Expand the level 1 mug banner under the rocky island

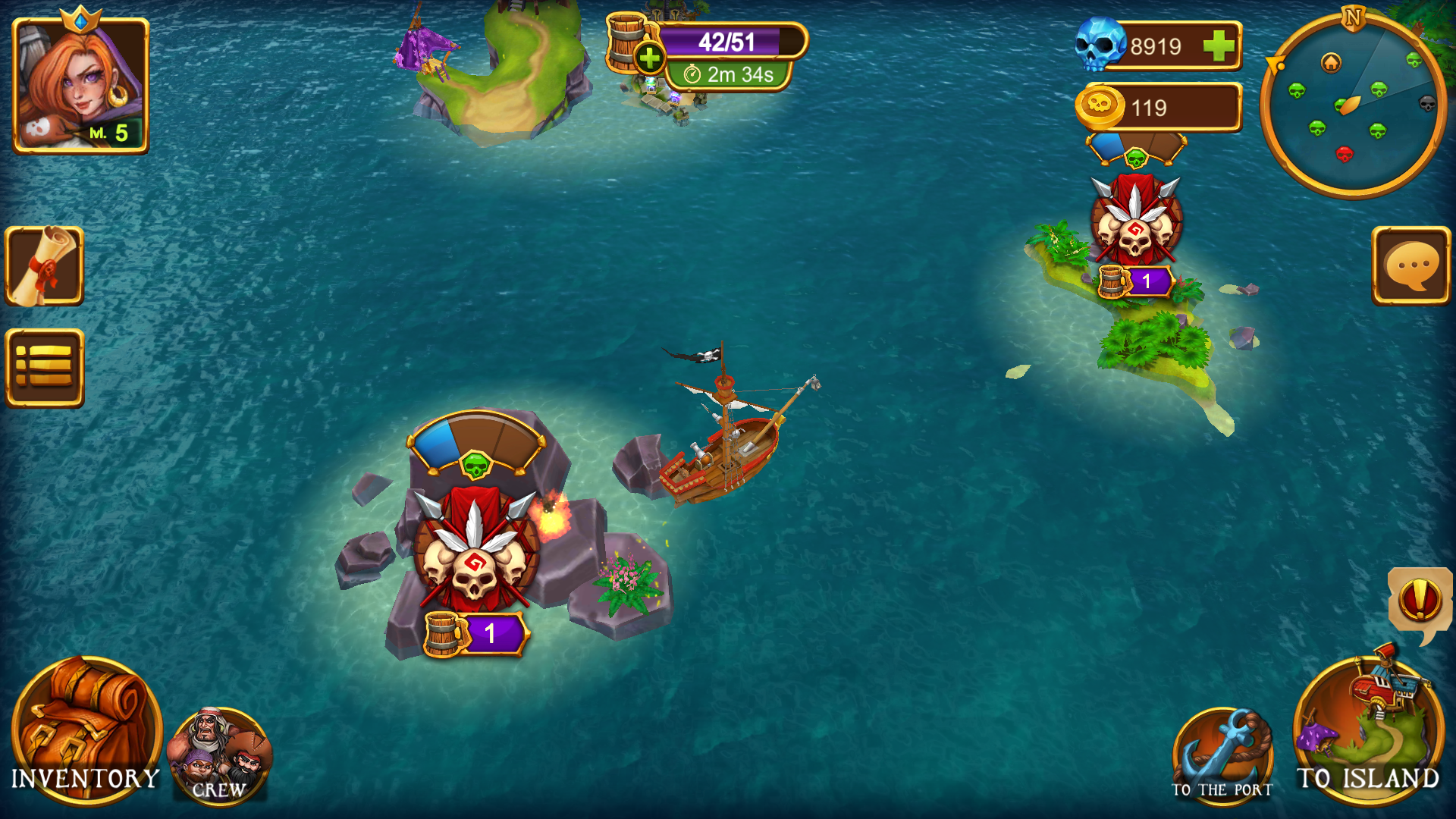(478, 632)
